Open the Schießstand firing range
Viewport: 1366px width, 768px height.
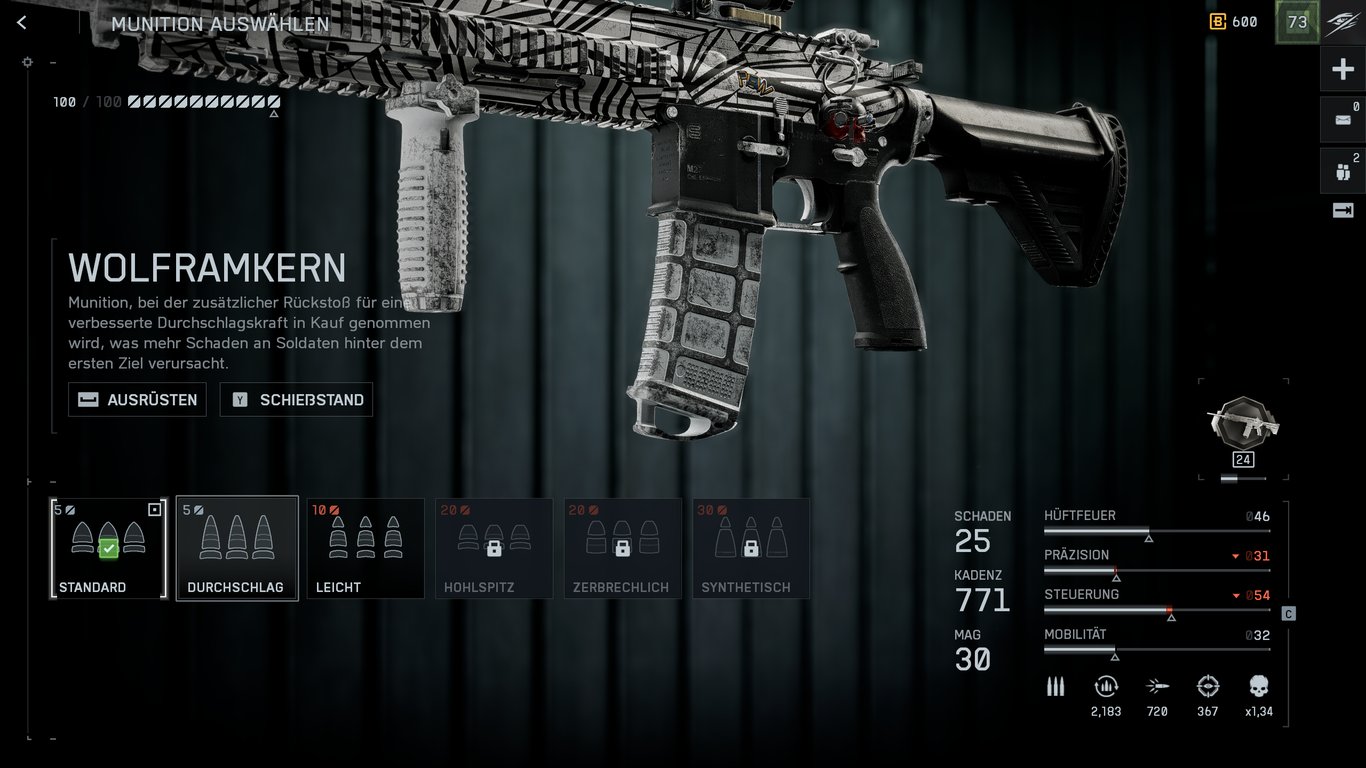tap(296, 400)
